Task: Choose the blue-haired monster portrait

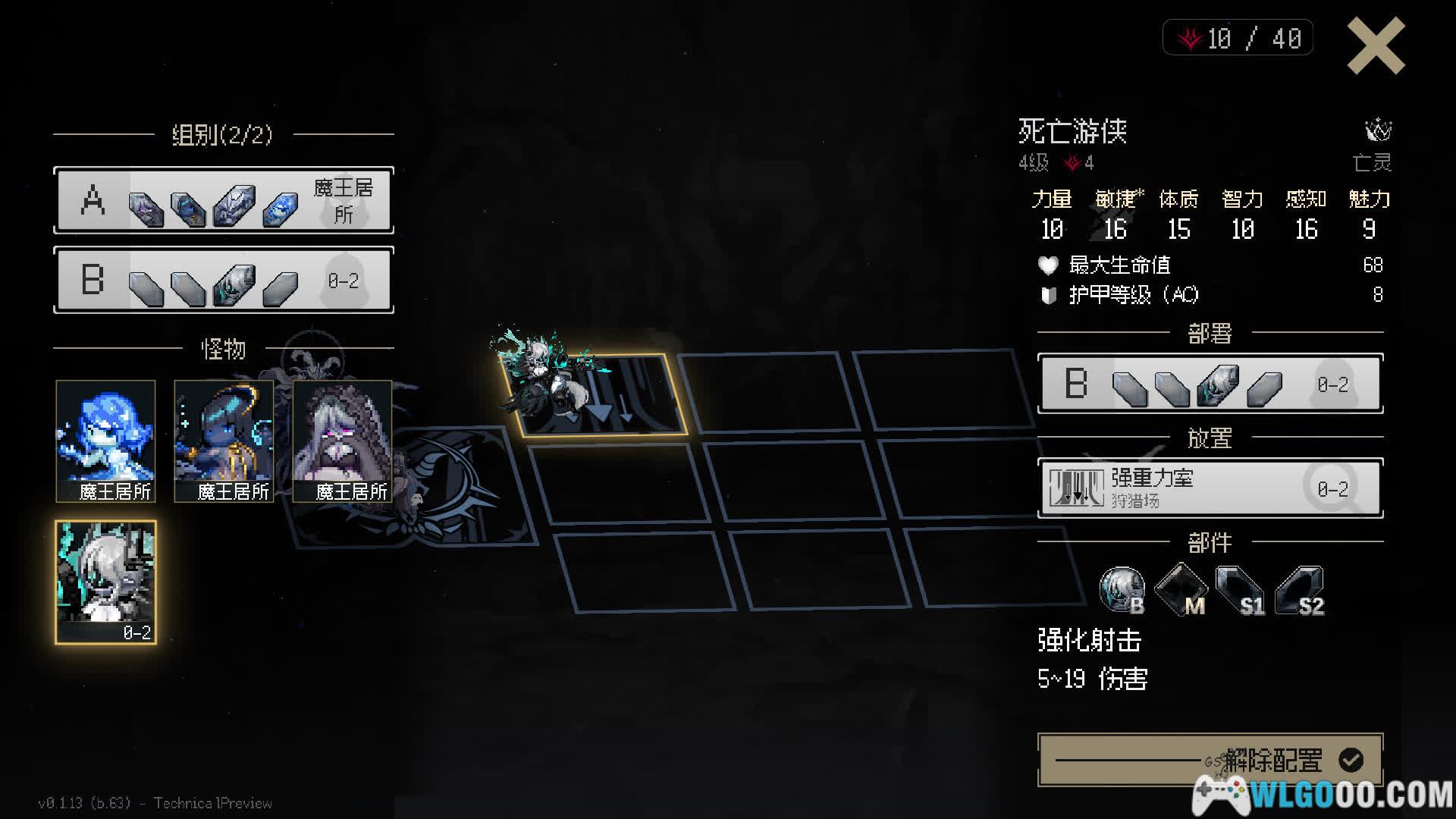Action: 105,441
